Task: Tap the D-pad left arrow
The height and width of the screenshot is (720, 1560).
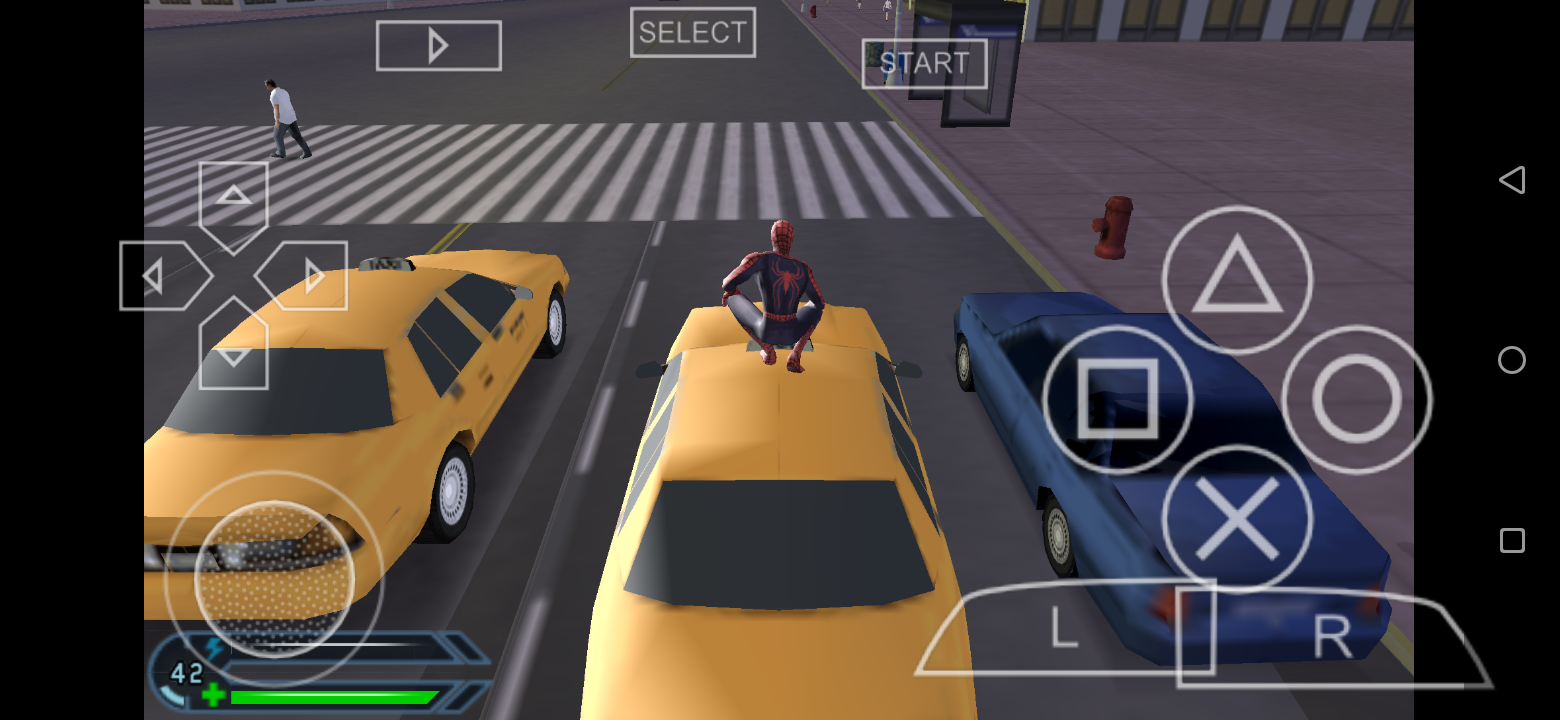Action: [160, 275]
